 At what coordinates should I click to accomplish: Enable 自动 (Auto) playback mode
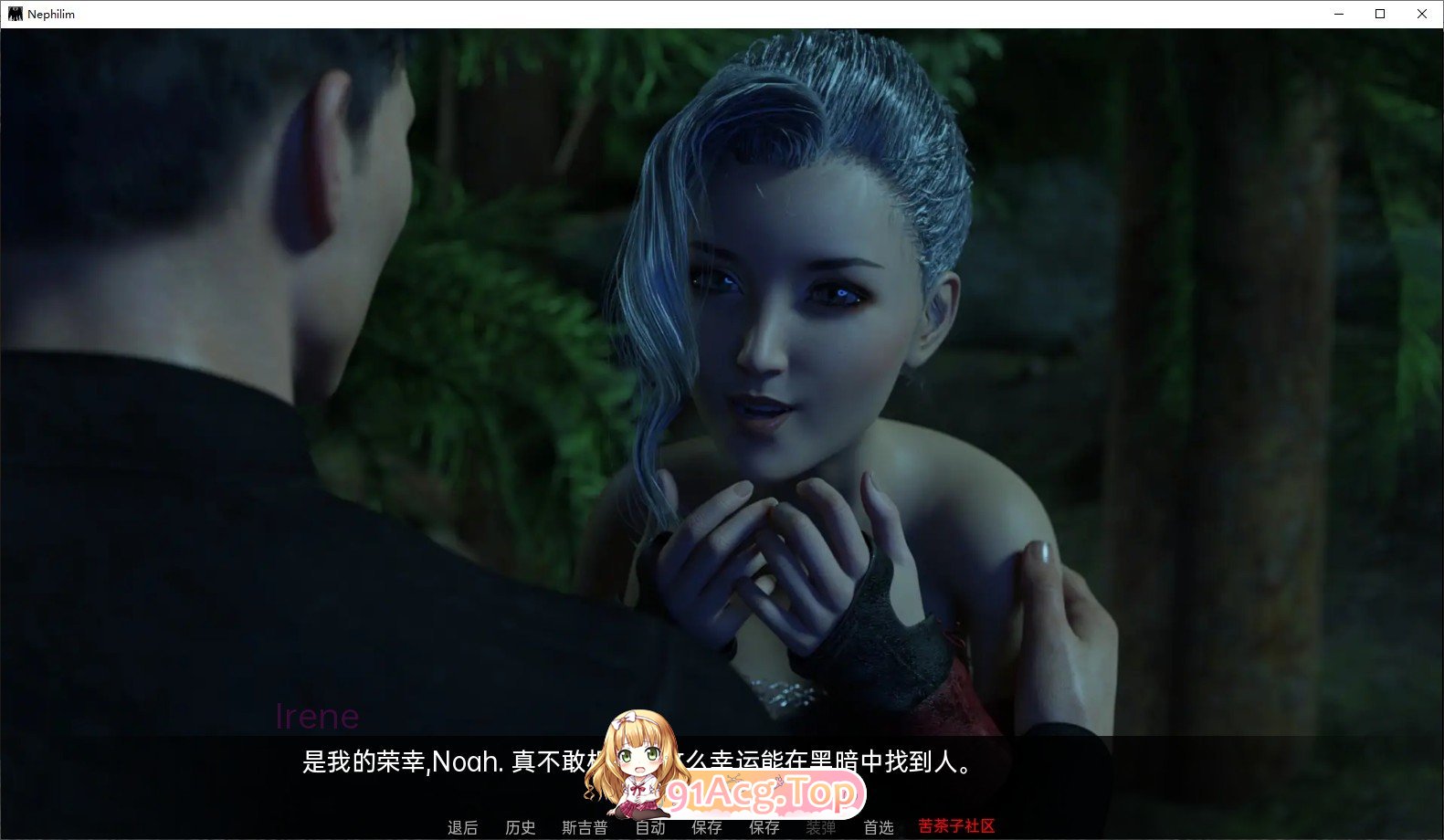[650, 827]
